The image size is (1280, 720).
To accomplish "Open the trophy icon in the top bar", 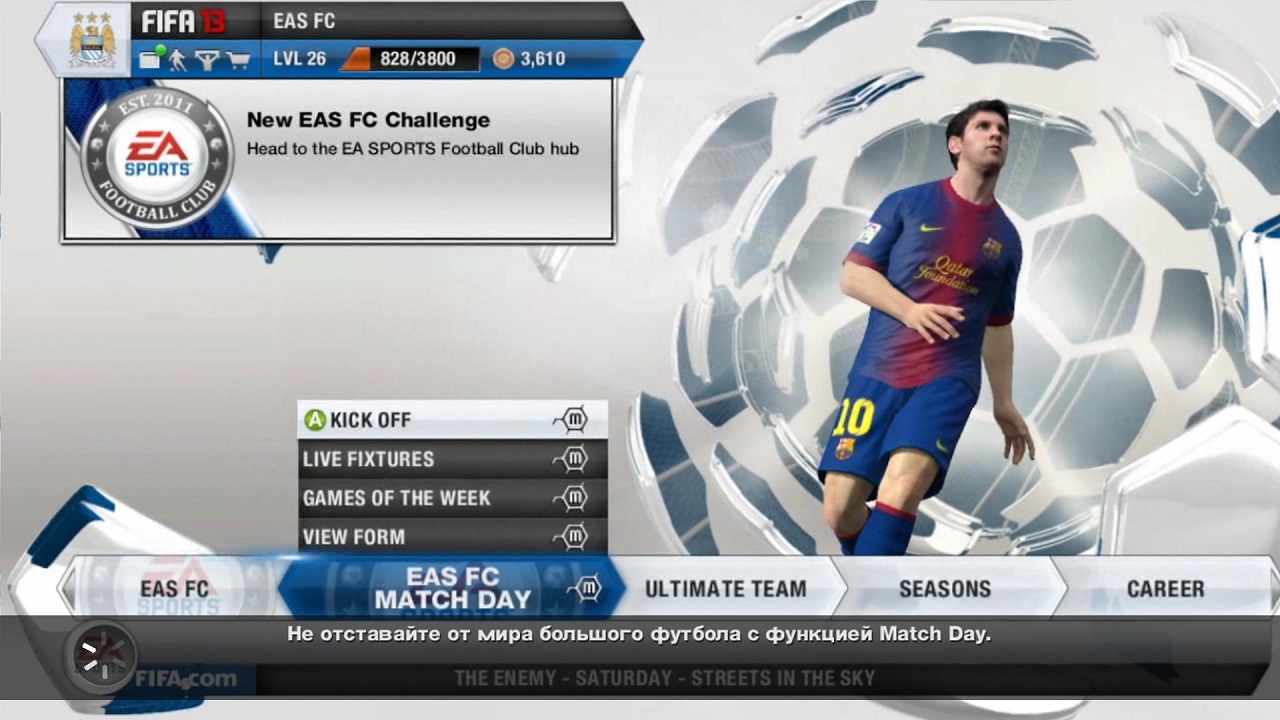I will point(208,60).
